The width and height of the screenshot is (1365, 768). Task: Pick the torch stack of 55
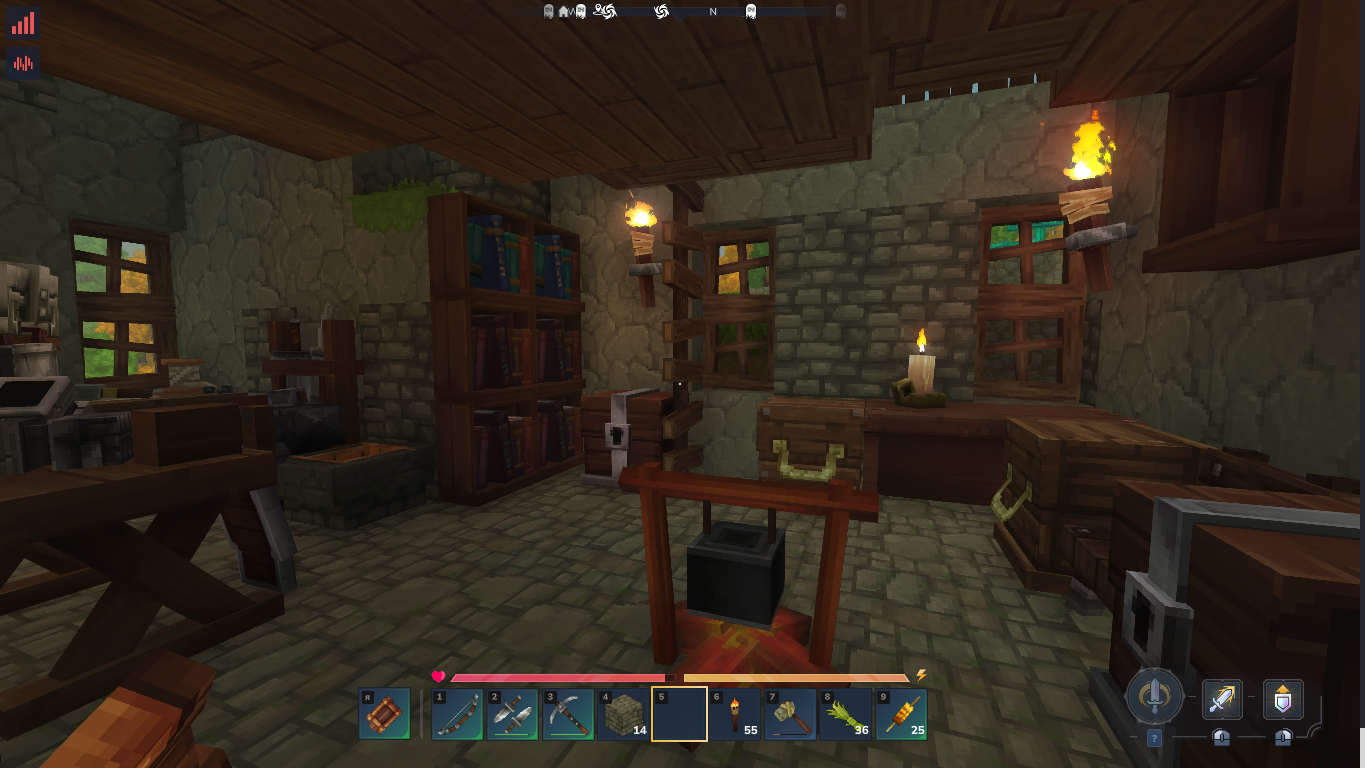click(735, 714)
